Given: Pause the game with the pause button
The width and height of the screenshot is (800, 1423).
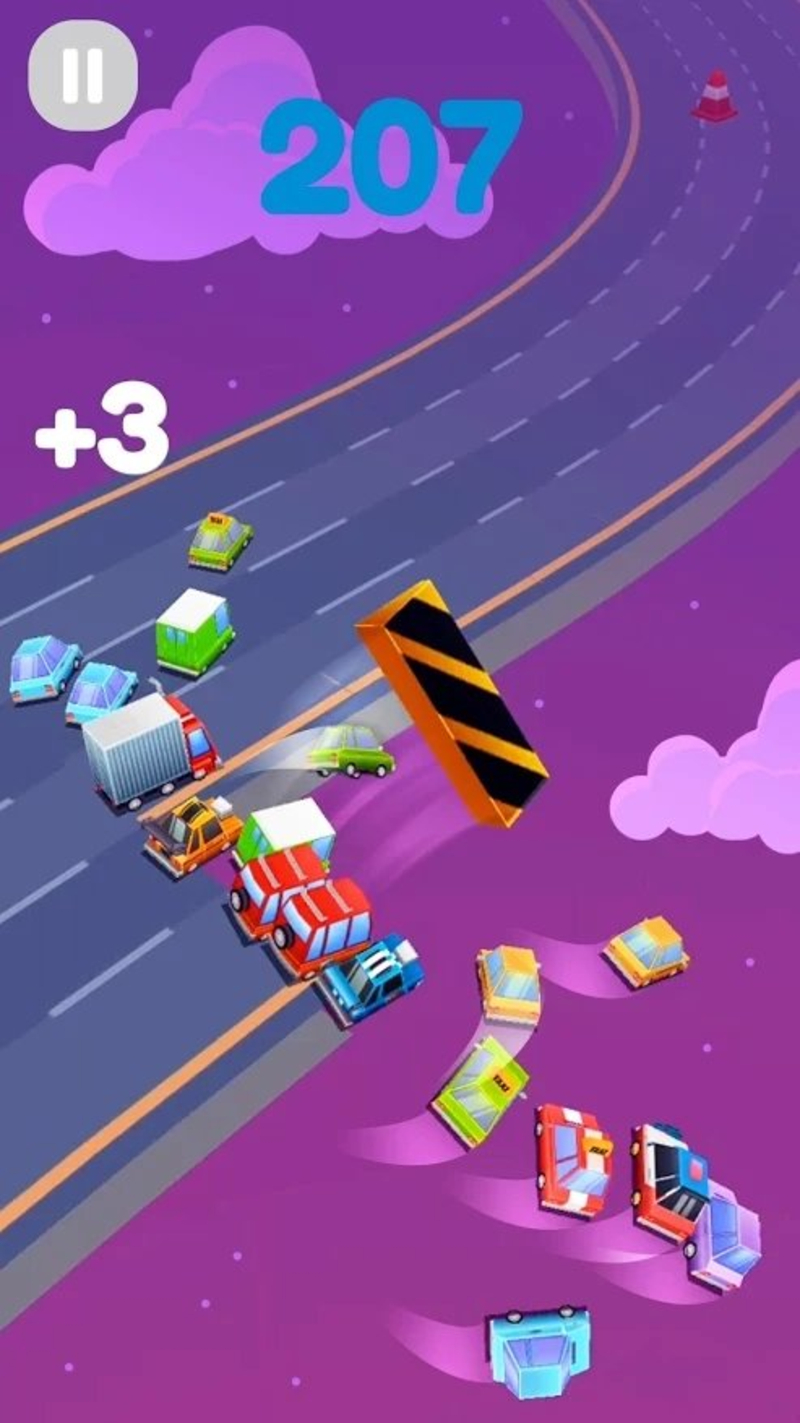Looking at the screenshot, I should pyautogui.click(x=82, y=75).
